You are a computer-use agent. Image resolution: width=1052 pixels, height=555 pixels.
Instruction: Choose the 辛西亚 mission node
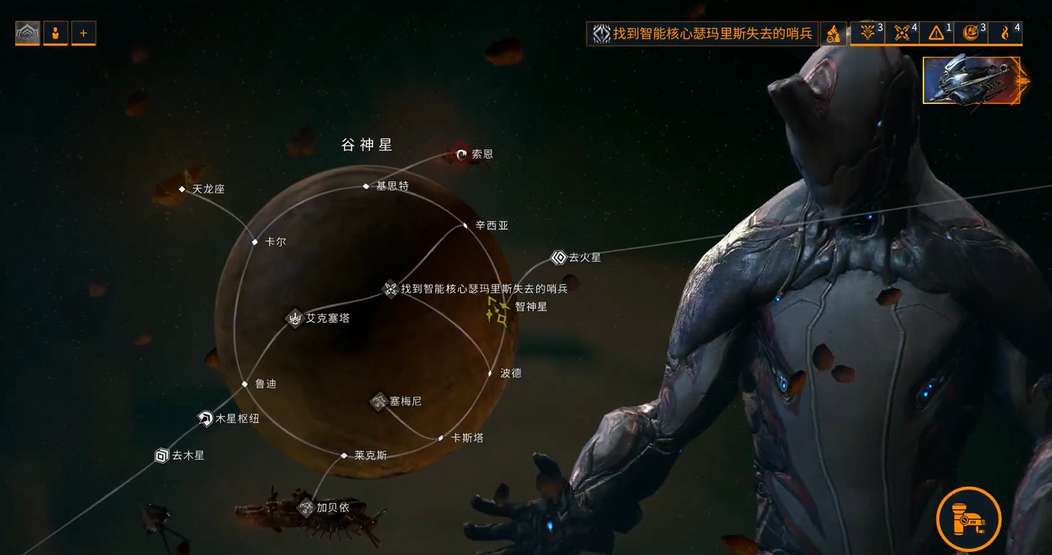pyautogui.click(x=466, y=226)
